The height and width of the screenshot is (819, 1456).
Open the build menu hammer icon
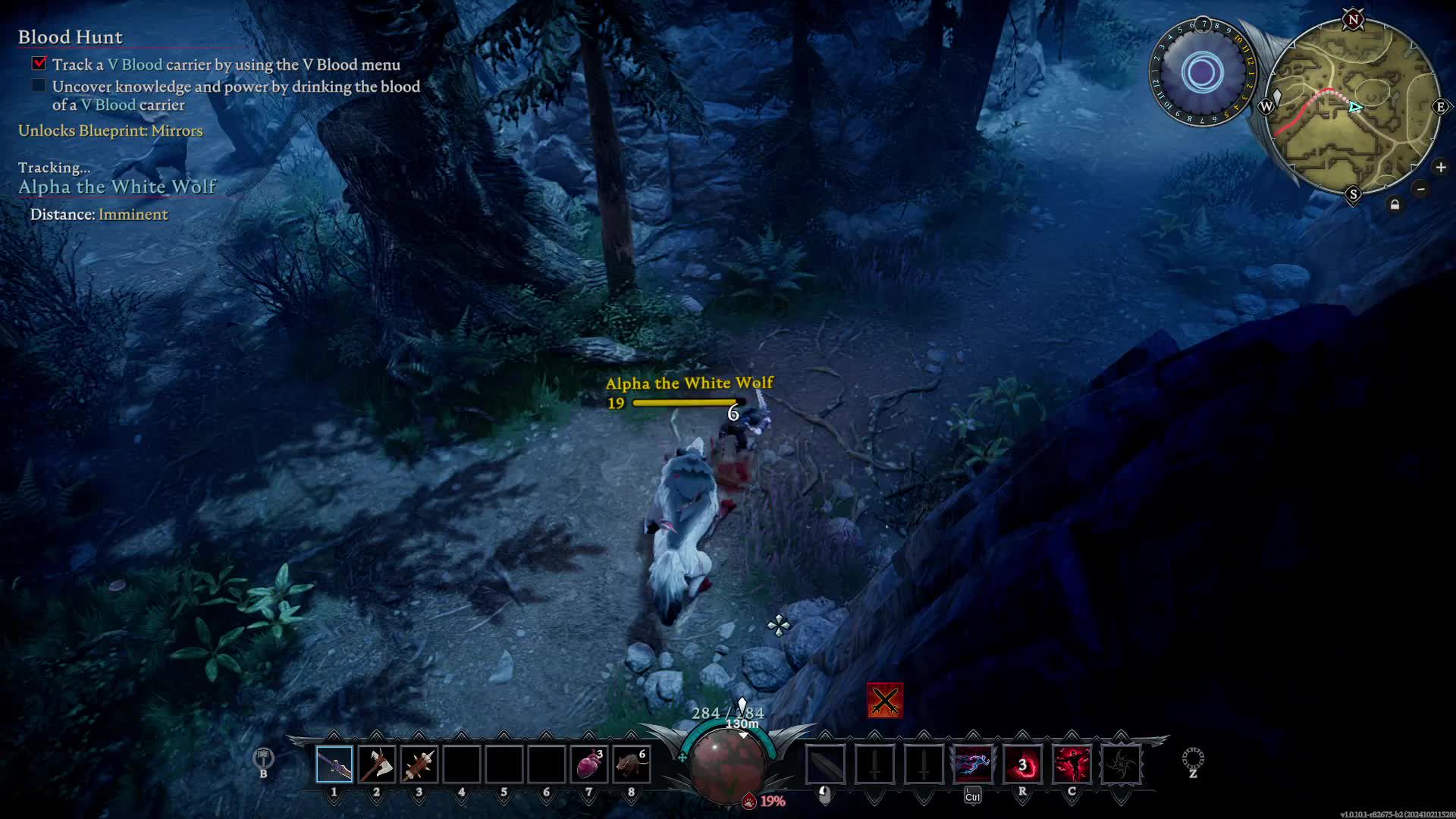tap(263, 758)
